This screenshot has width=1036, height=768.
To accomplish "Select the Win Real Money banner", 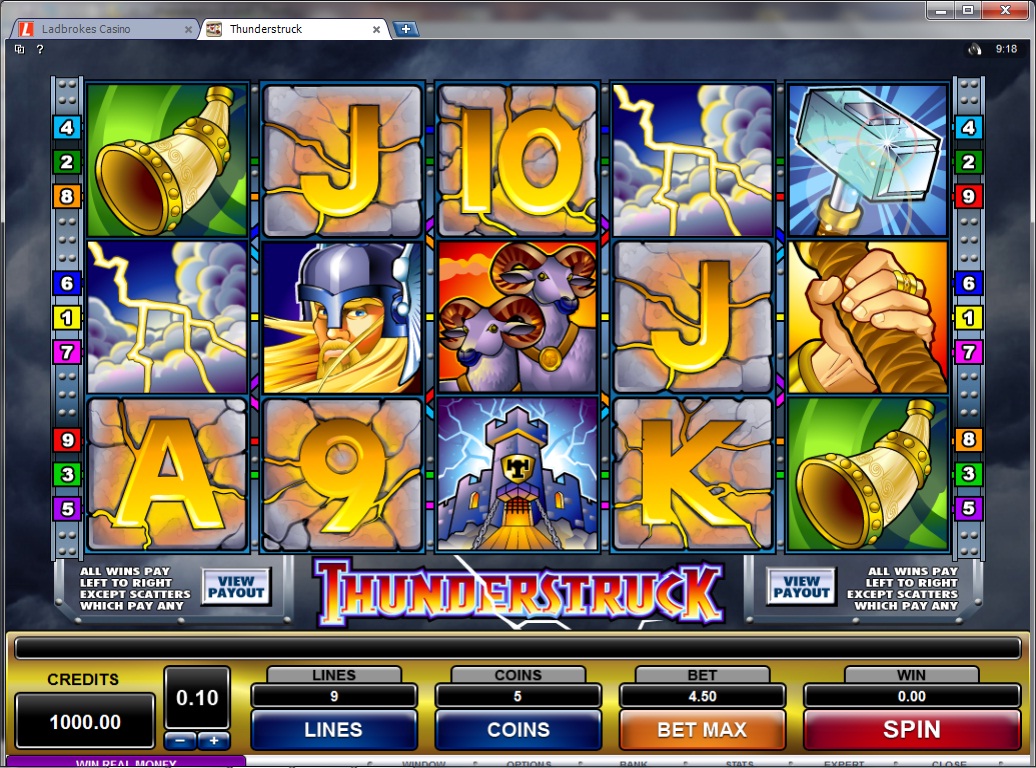I will point(125,762).
